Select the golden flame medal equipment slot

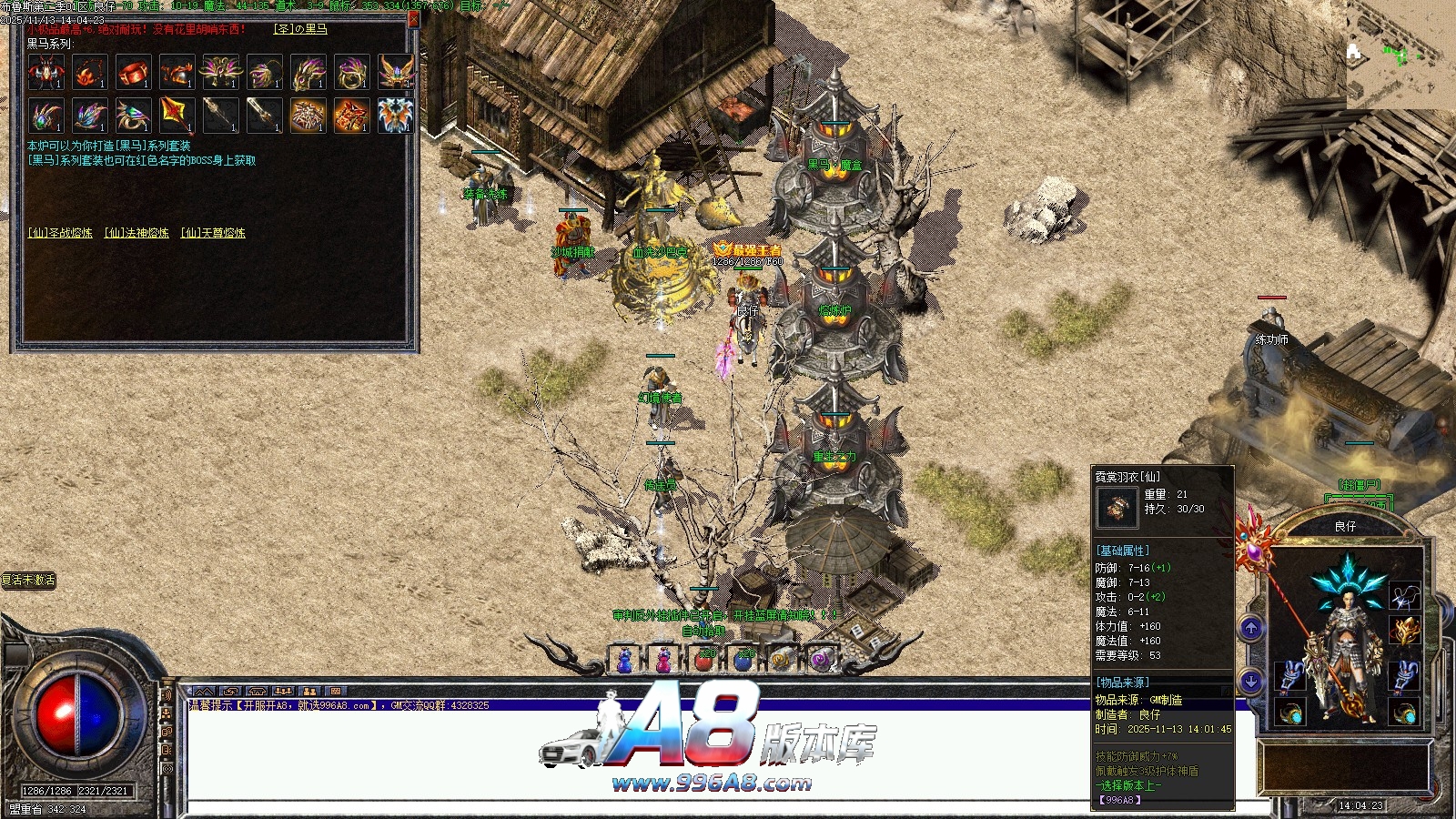[1404, 631]
